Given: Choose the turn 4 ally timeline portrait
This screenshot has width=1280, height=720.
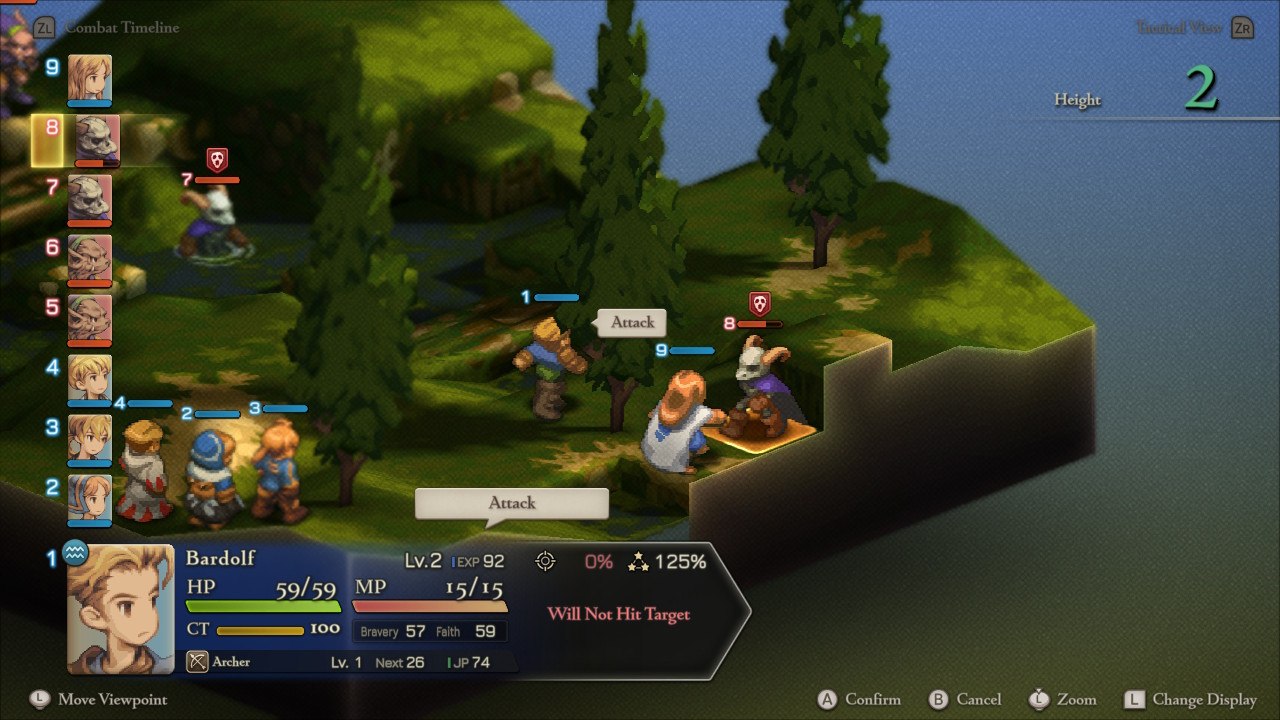Looking at the screenshot, I should [90, 379].
